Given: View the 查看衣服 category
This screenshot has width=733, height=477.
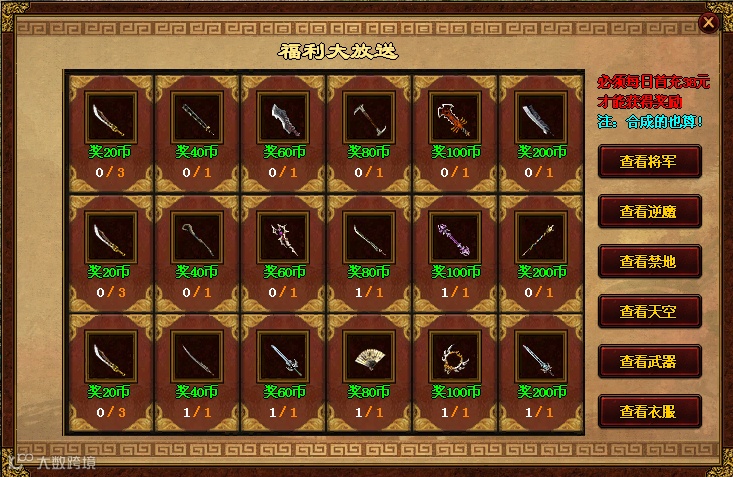Looking at the screenshot, I should click(x=649, y=411).
